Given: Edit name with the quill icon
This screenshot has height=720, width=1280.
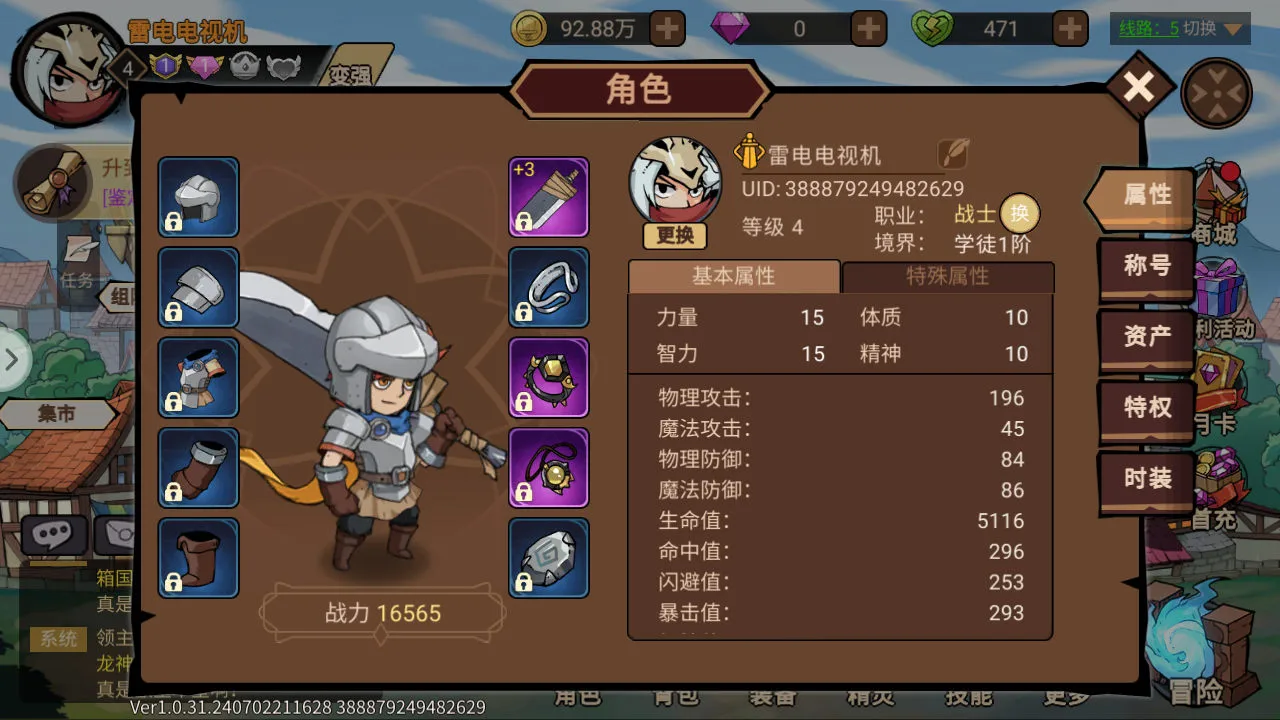Looking at the screenshot, I should (953, 154).
